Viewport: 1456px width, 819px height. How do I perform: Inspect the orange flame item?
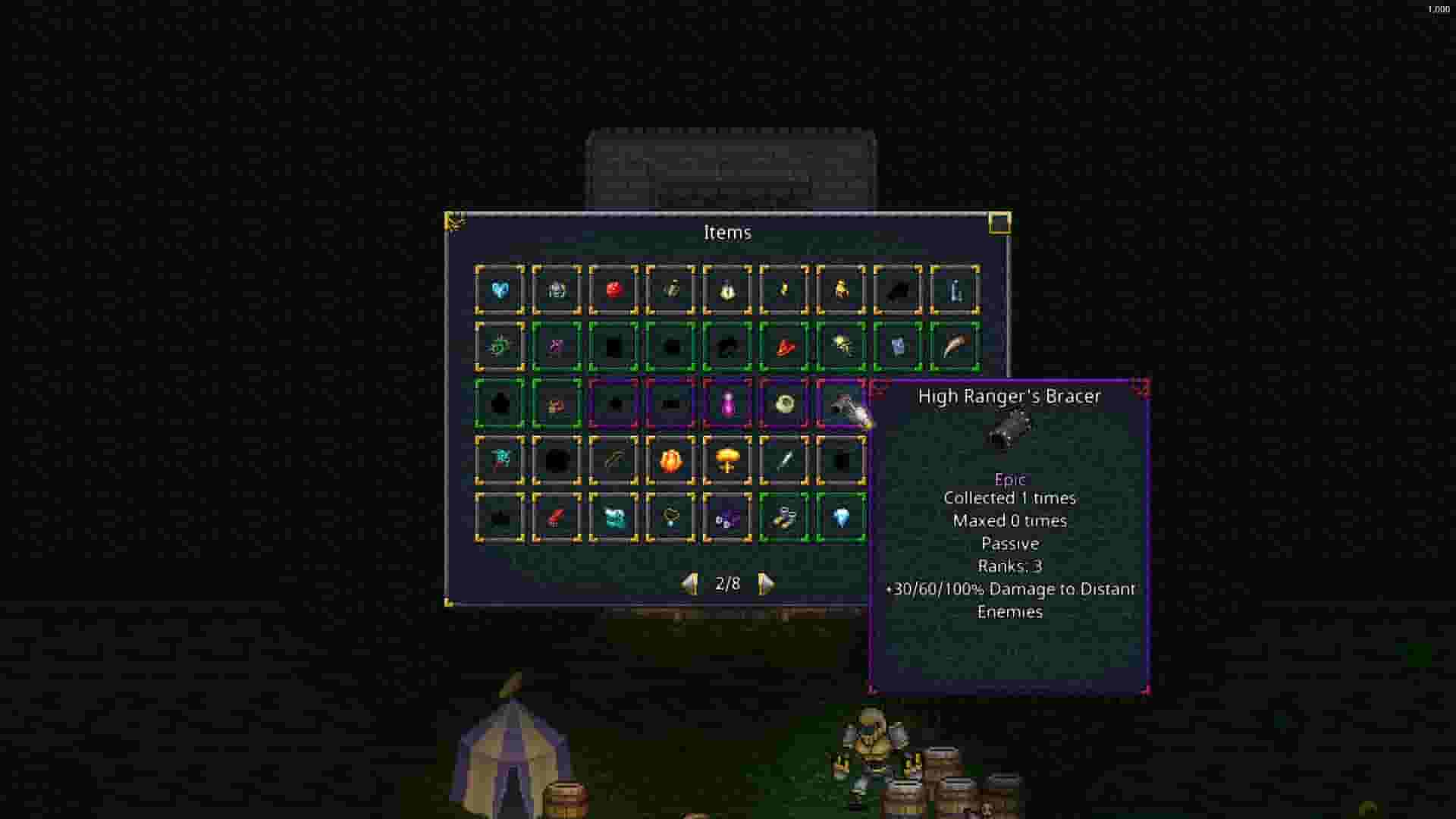pyautogui.click(x=672, y=462)
